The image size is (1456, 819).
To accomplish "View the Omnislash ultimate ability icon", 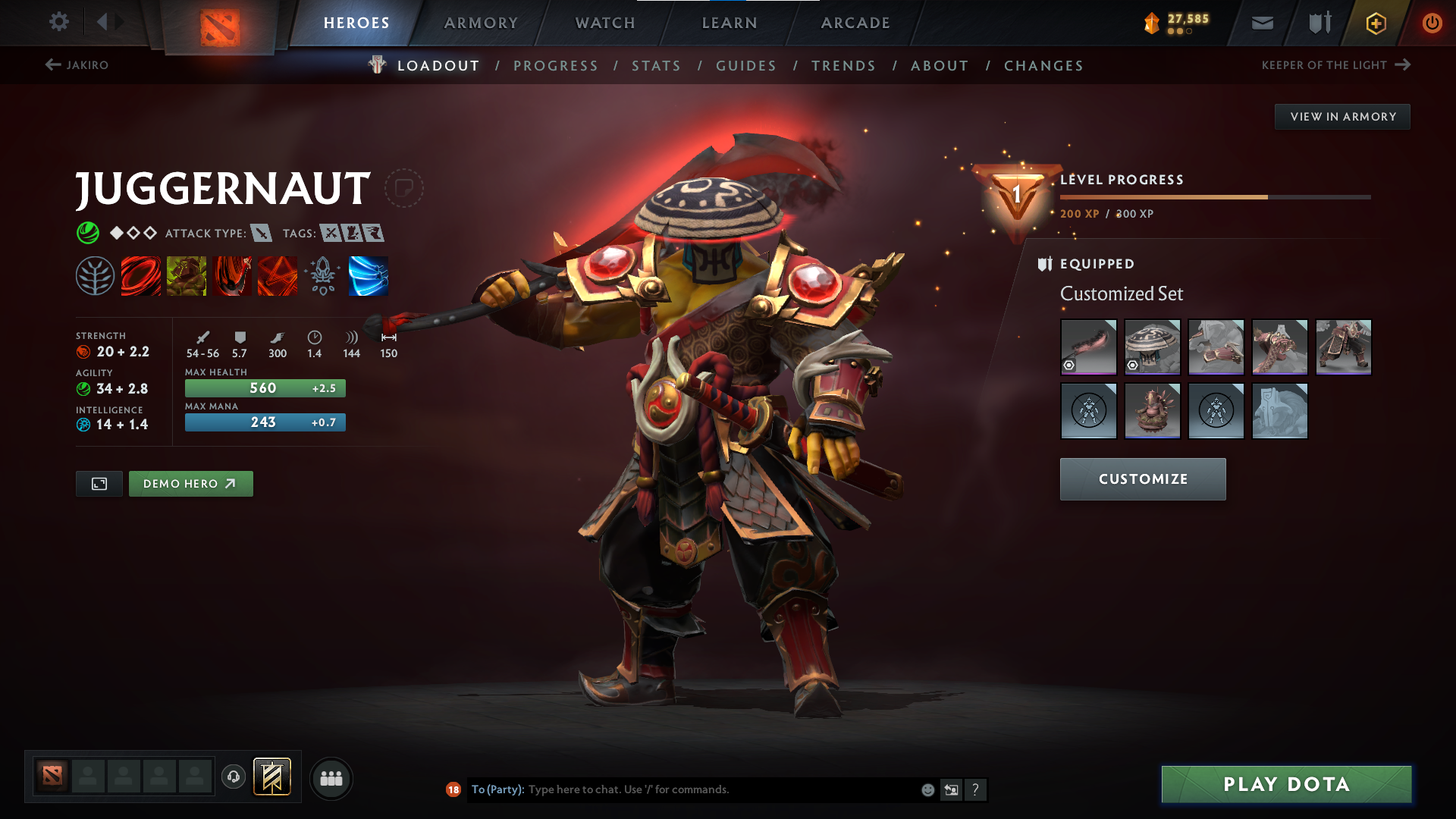I will click(x=368, y=276).
